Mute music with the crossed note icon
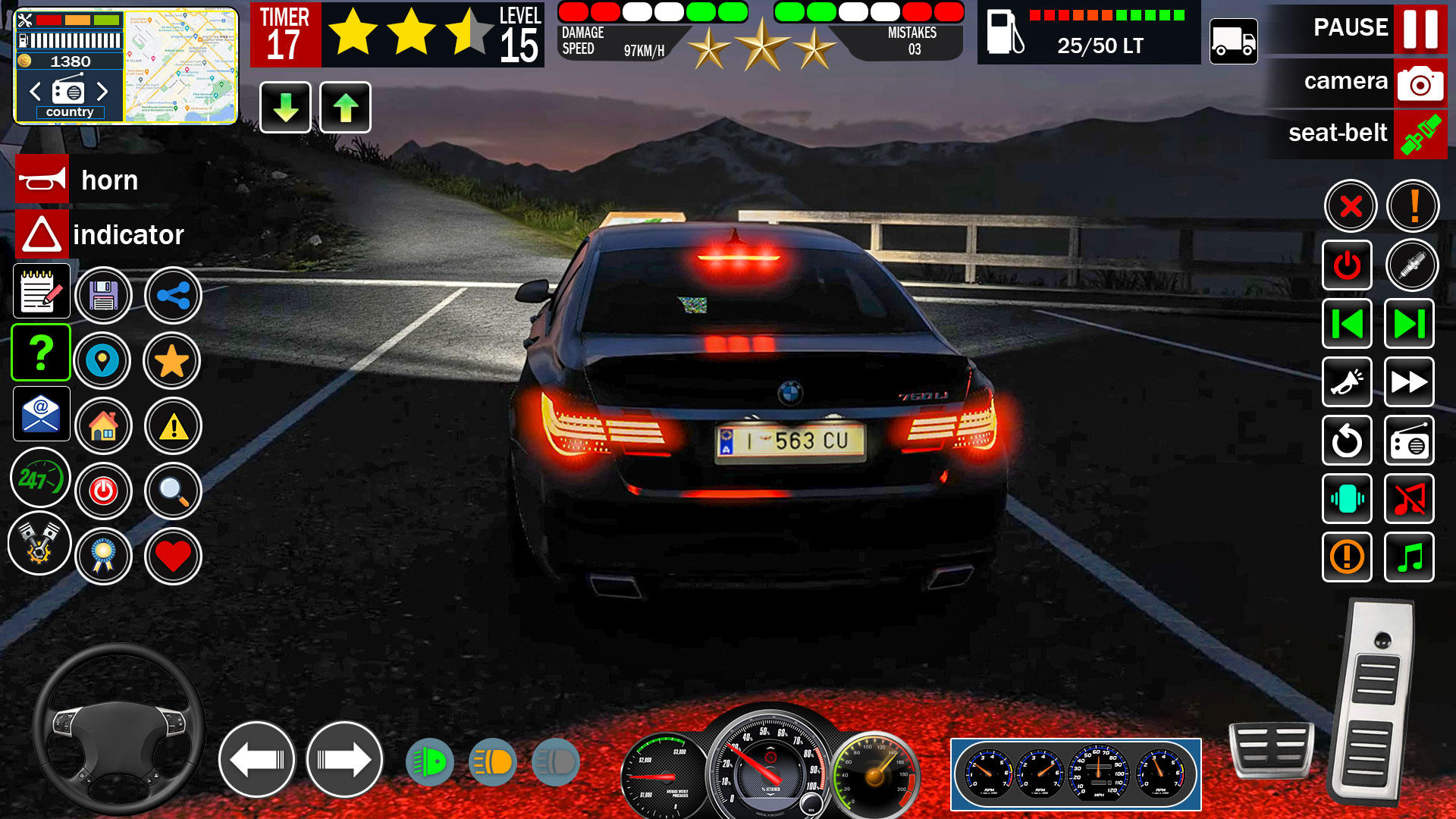Viewport: 1456px width, 819px height. pyautogui.click(x=1409, y=500)
